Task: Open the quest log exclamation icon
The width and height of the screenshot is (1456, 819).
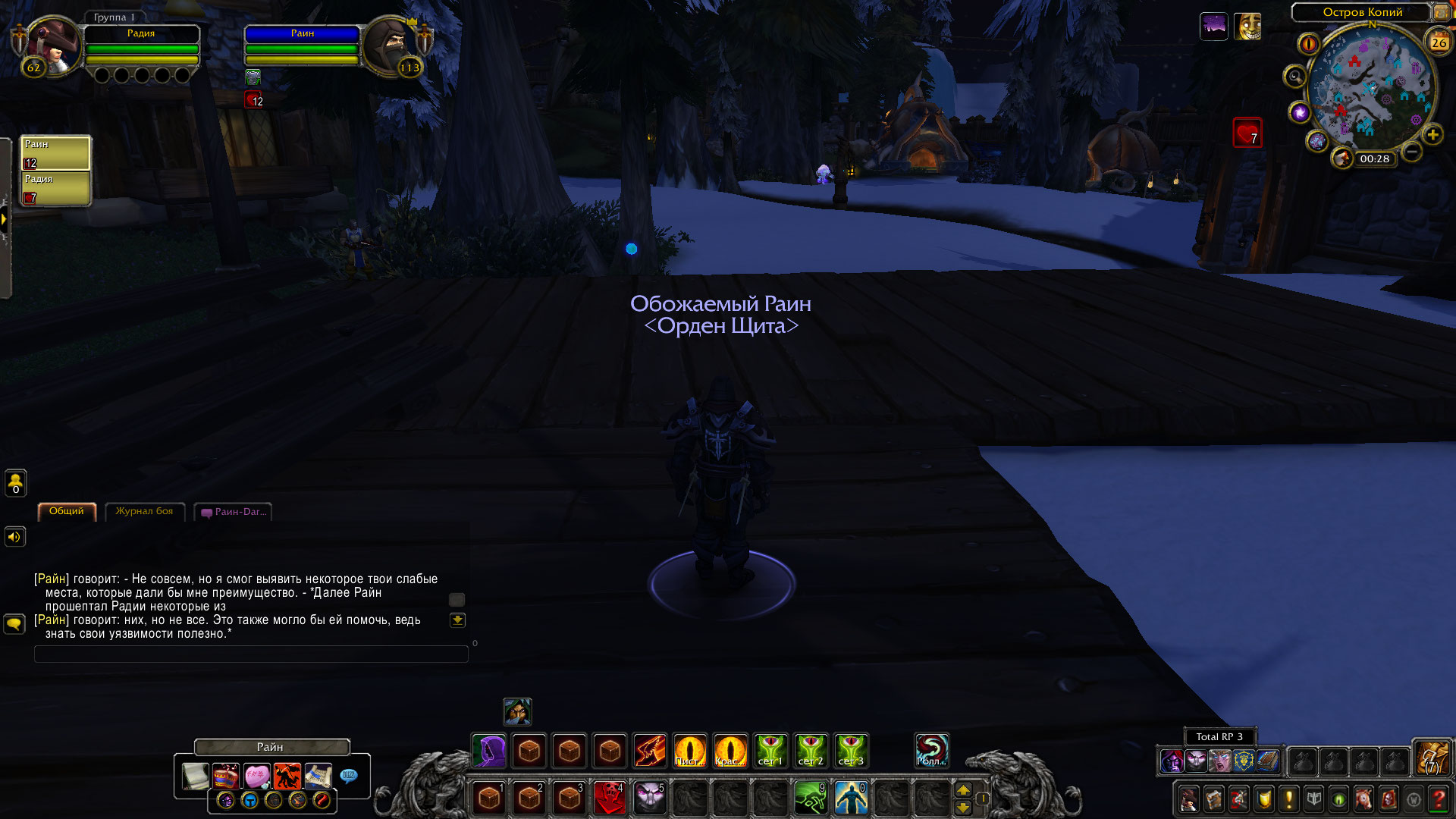Action: pos(1288,799)
